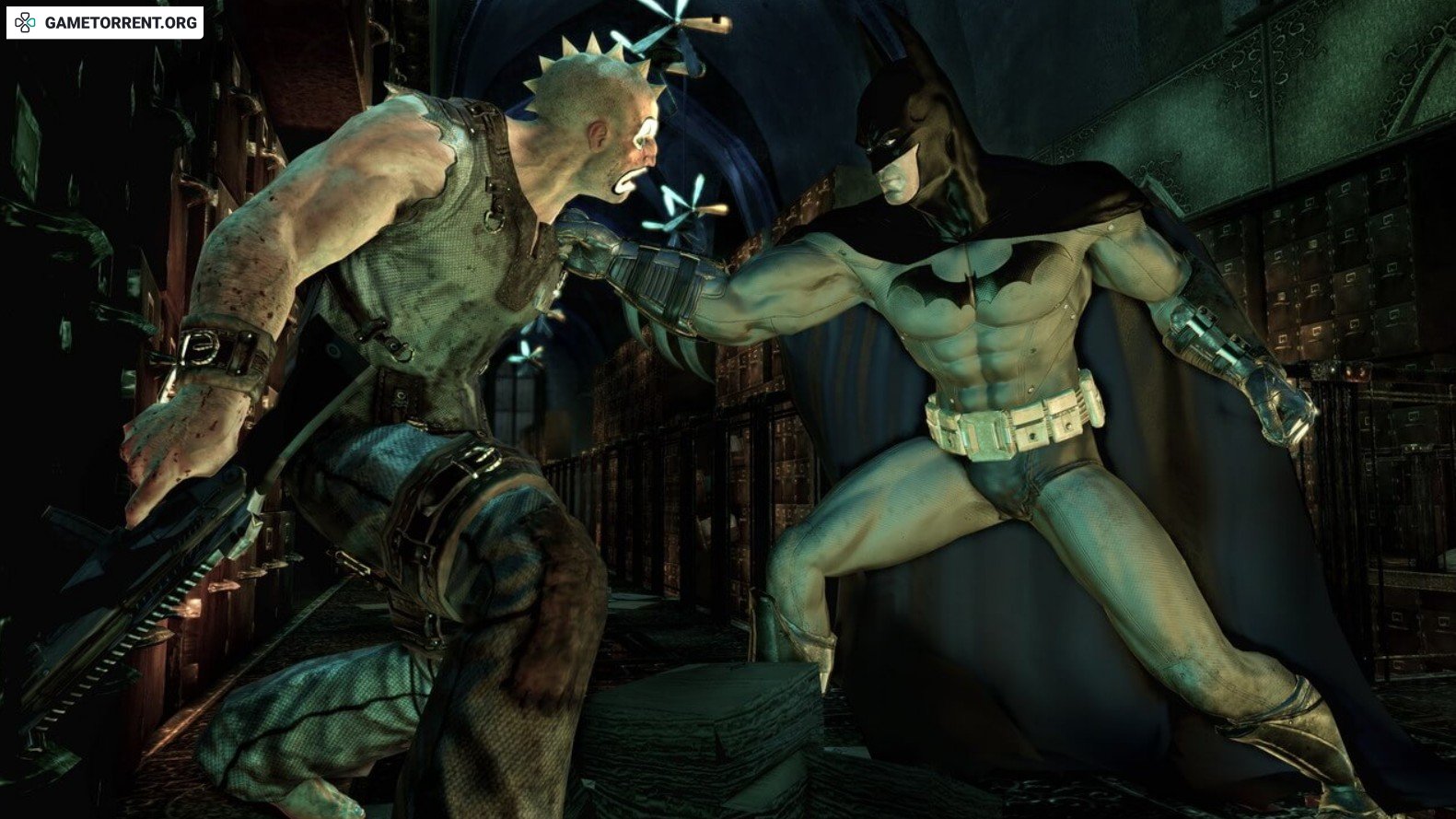Click the GAMETORRENT.ORG logo badge

(105, 22)
